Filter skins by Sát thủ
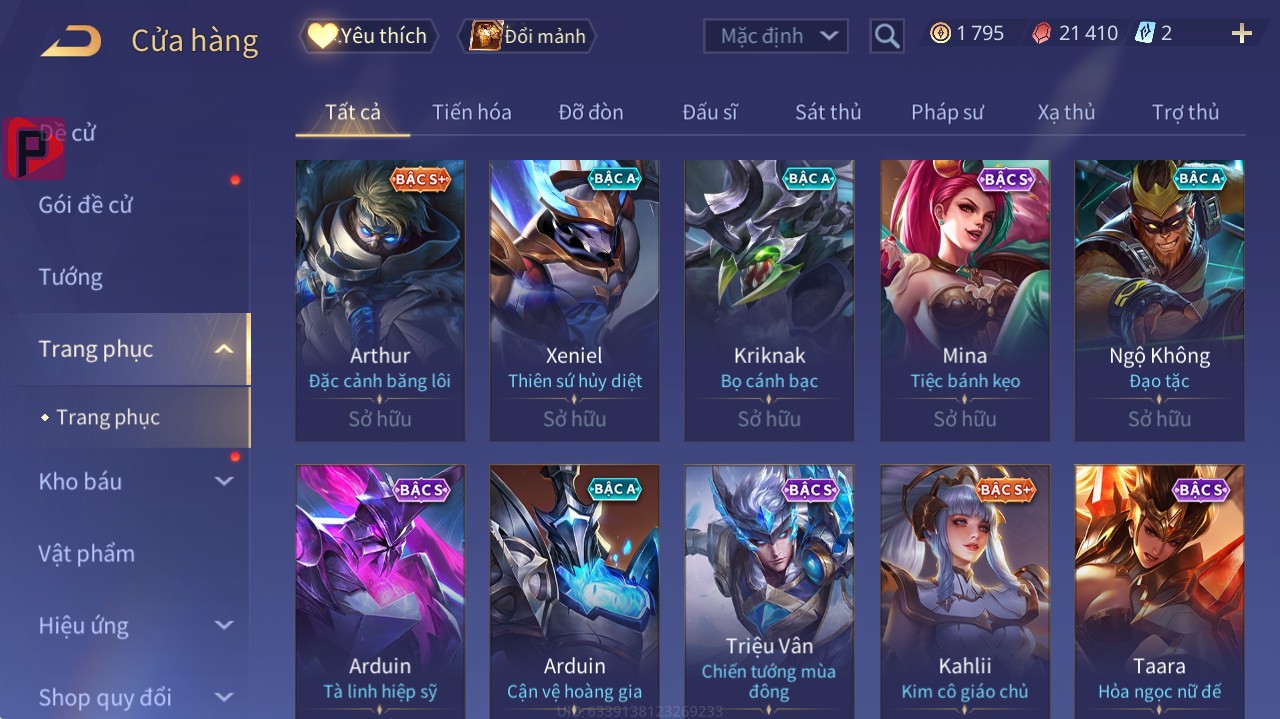The width and height of the screenshot is (1280, 719). pos(827,112)
